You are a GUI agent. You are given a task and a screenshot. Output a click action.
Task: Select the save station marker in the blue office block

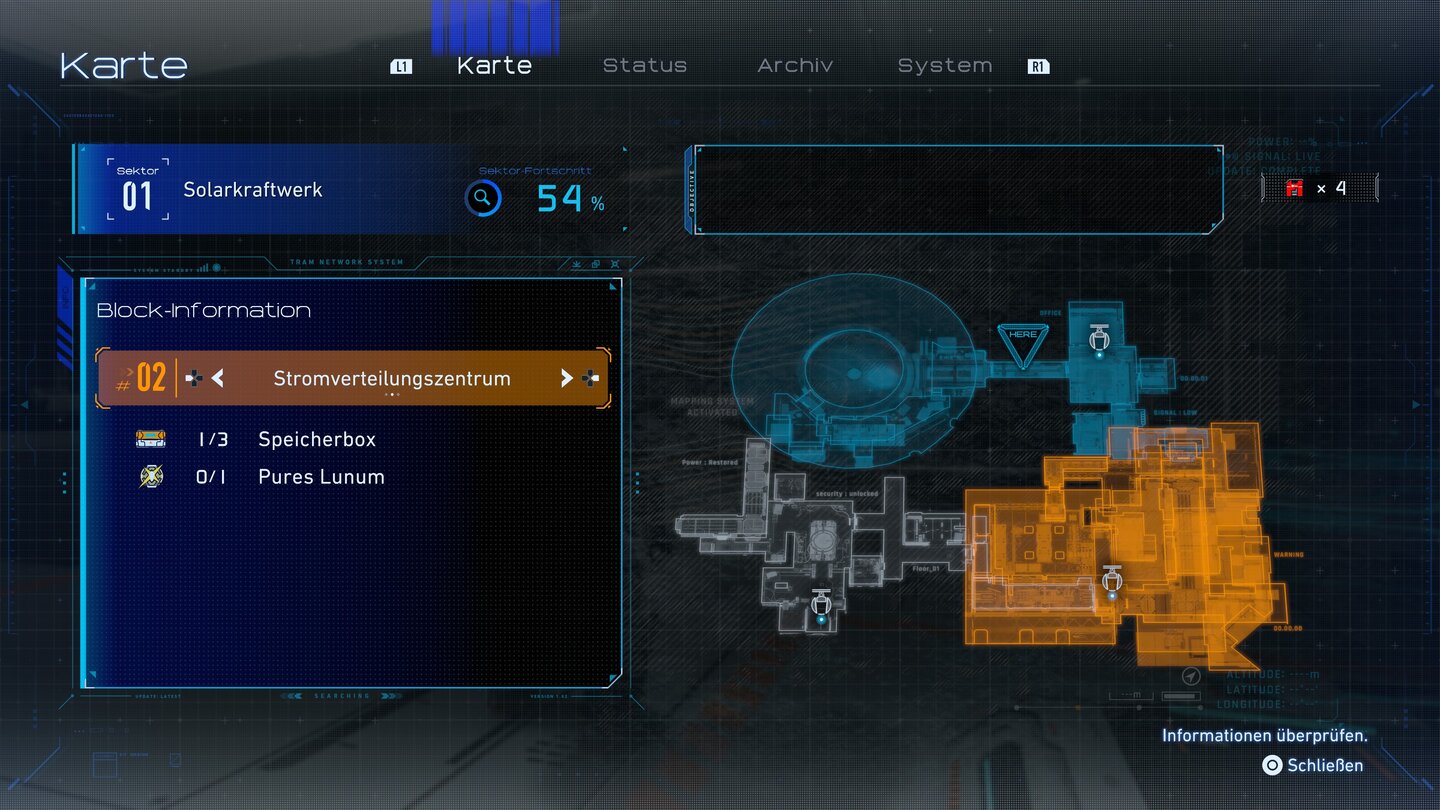click(1099, 339)
